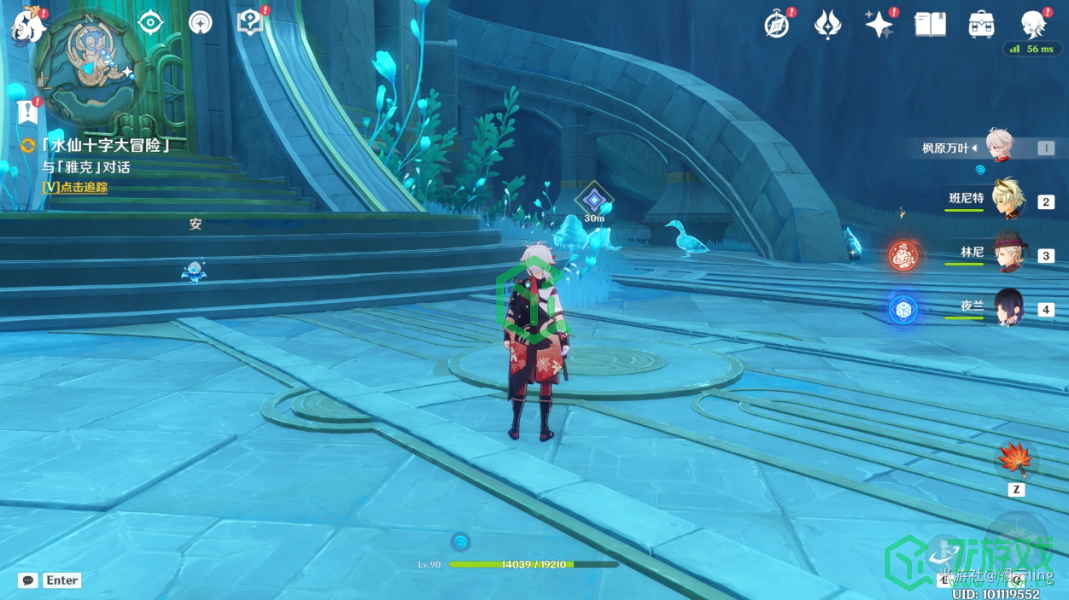Click the circular dial icon near the minimap
This screenshot has width=1069, height=600.
click(201, 23)
